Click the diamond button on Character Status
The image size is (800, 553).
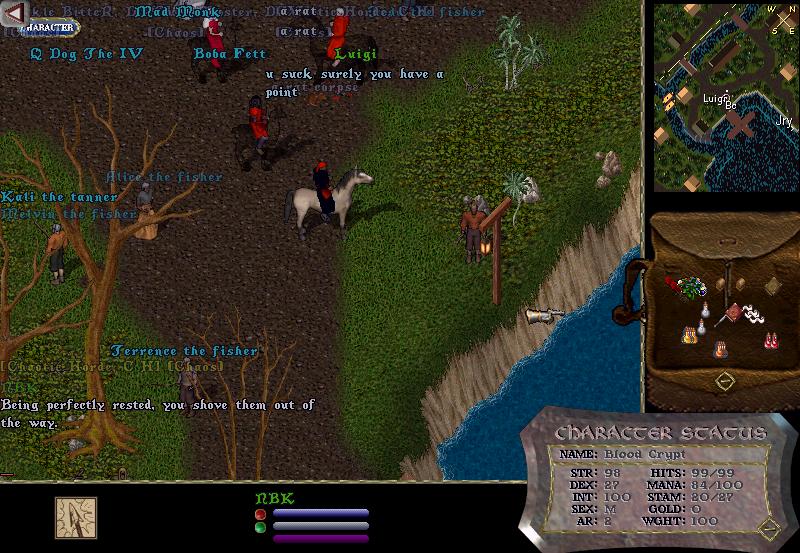(769, 527)
